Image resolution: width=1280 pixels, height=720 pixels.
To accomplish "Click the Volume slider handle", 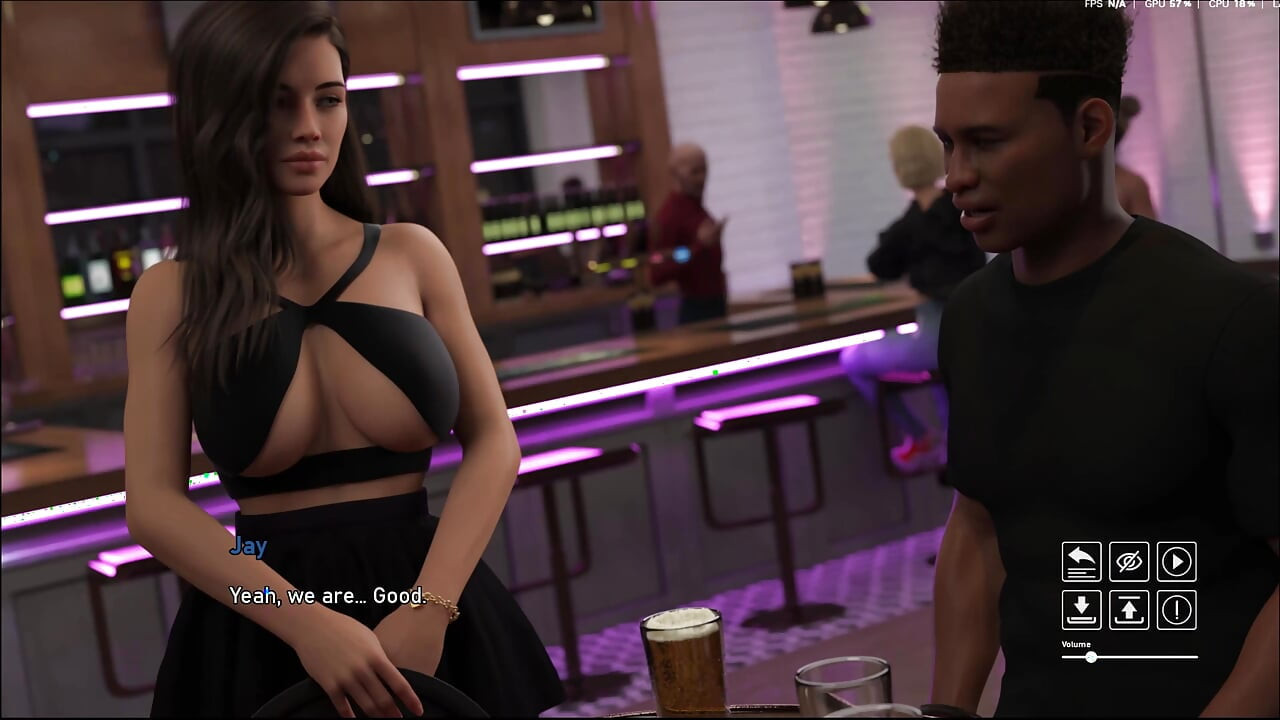I will click(x=1091, y=657).
